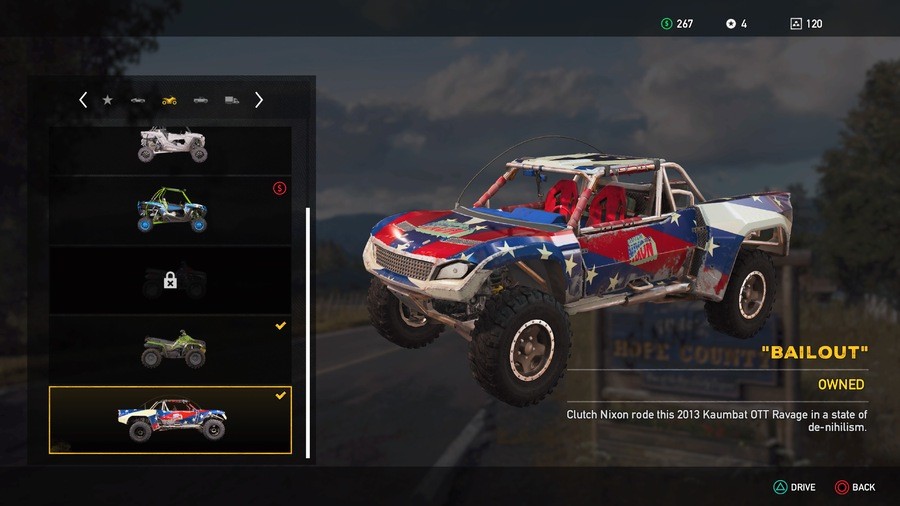Go back using the Back button
The width and height of the screenshot is (900, 506).
click(855, 487)
